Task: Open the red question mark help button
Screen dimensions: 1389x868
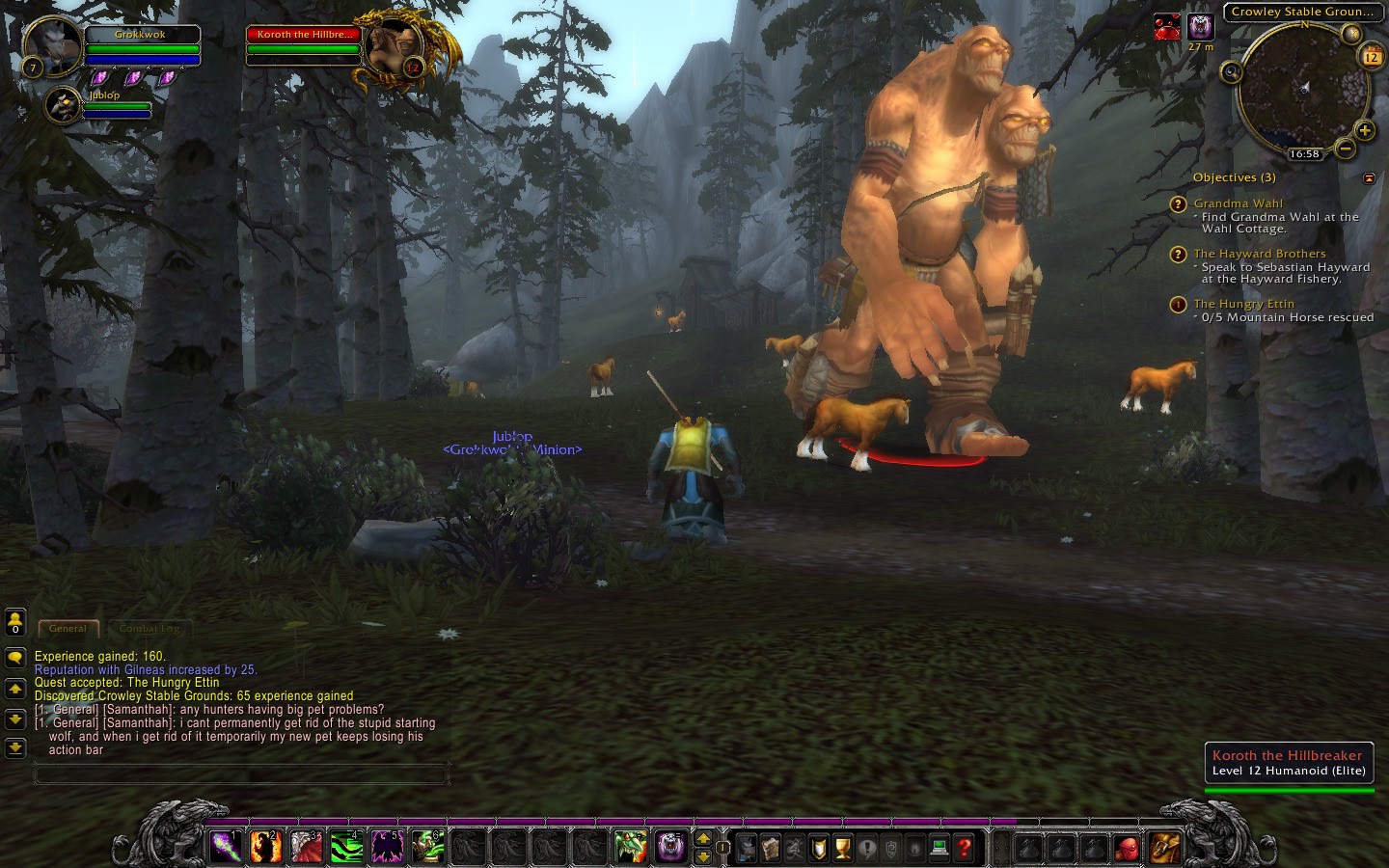Action: coord(964,848)
